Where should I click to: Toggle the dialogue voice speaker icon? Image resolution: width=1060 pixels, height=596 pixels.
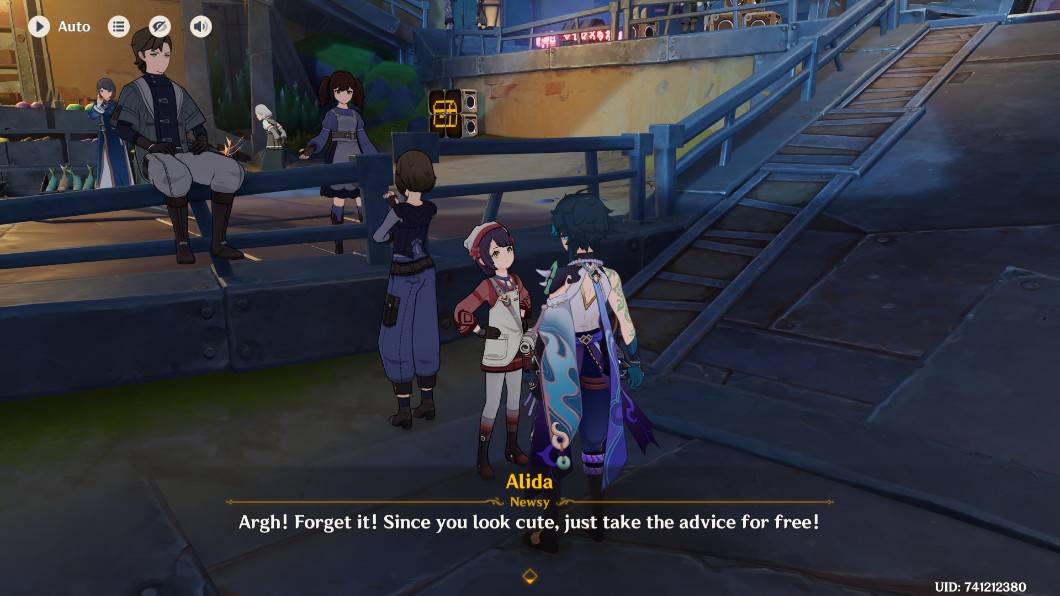point(201,26)
